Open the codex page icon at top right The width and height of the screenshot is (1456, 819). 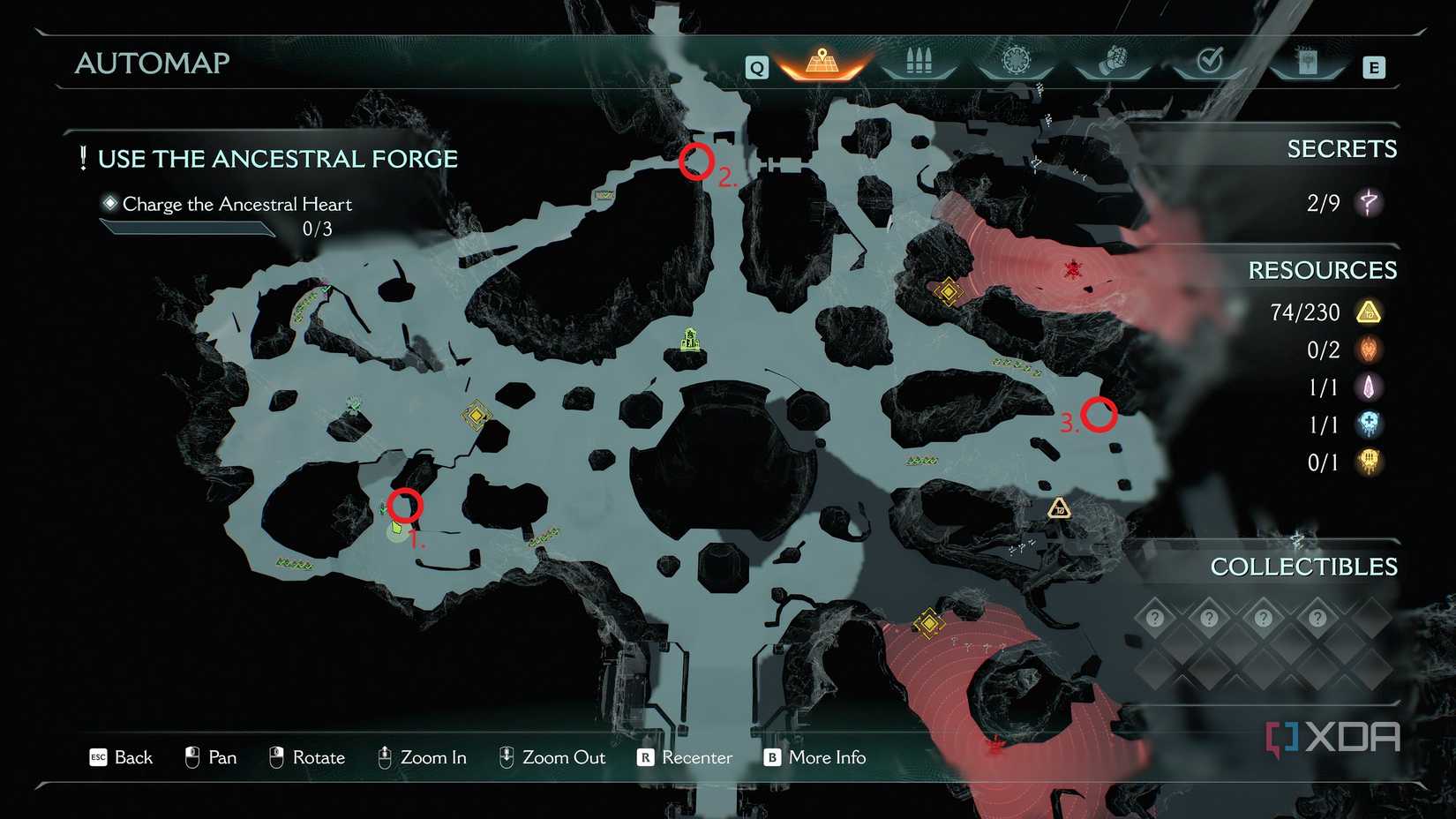pos(1308,62)
